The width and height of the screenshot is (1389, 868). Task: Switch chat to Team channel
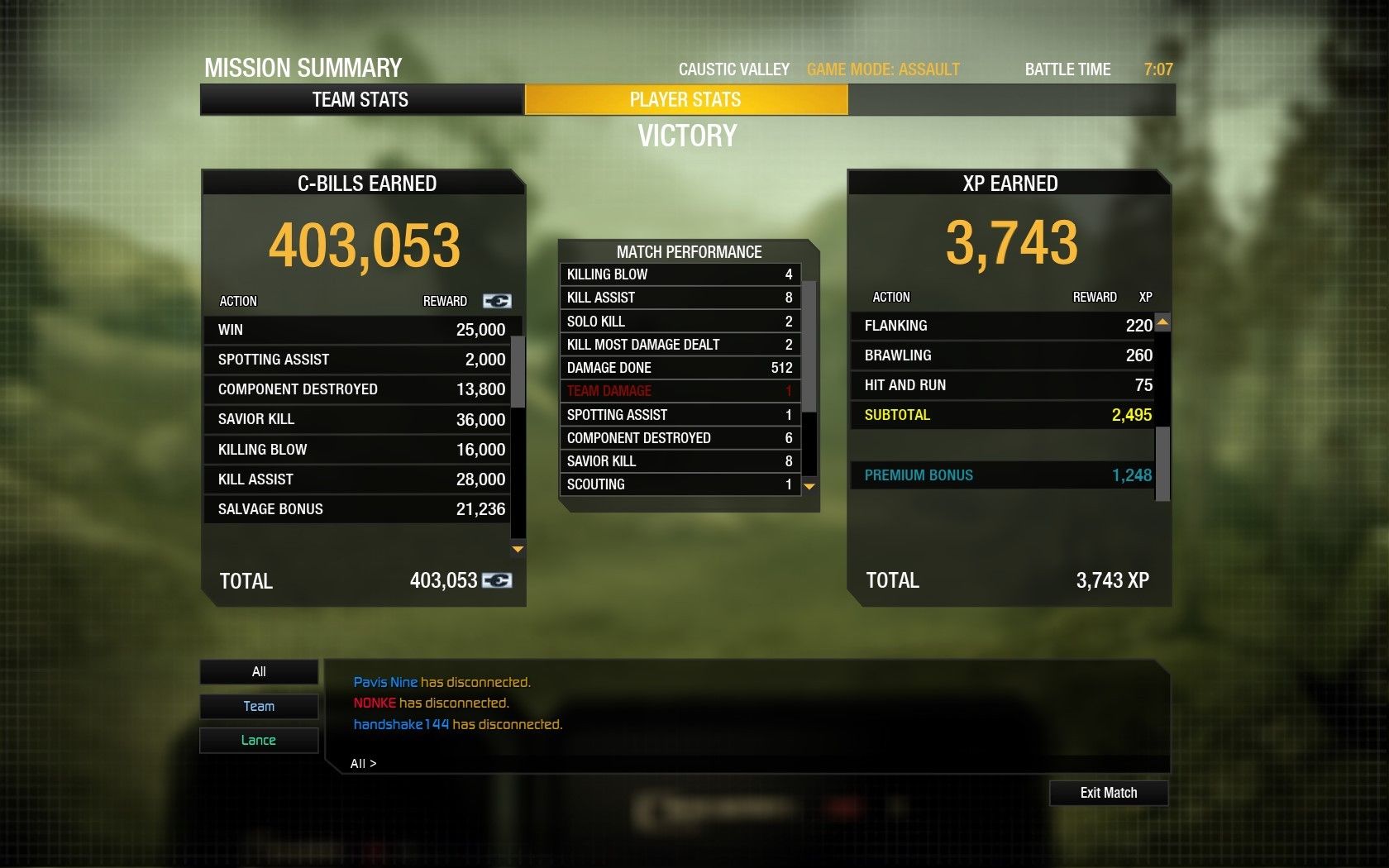click(x=259, y=706)
